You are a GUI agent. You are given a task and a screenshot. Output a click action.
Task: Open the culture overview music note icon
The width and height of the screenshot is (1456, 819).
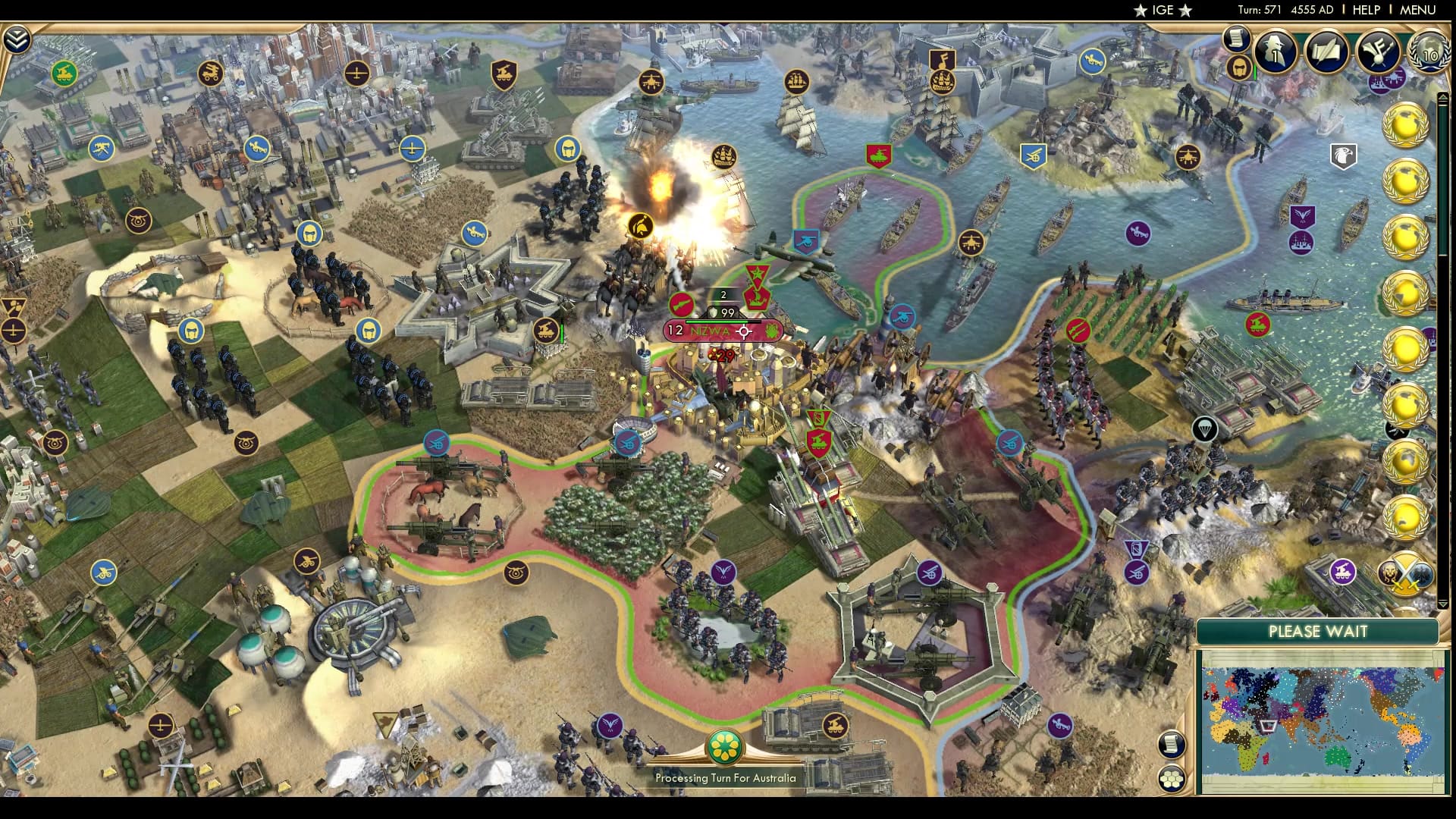pyautogui.click(x=1378, y=52)
